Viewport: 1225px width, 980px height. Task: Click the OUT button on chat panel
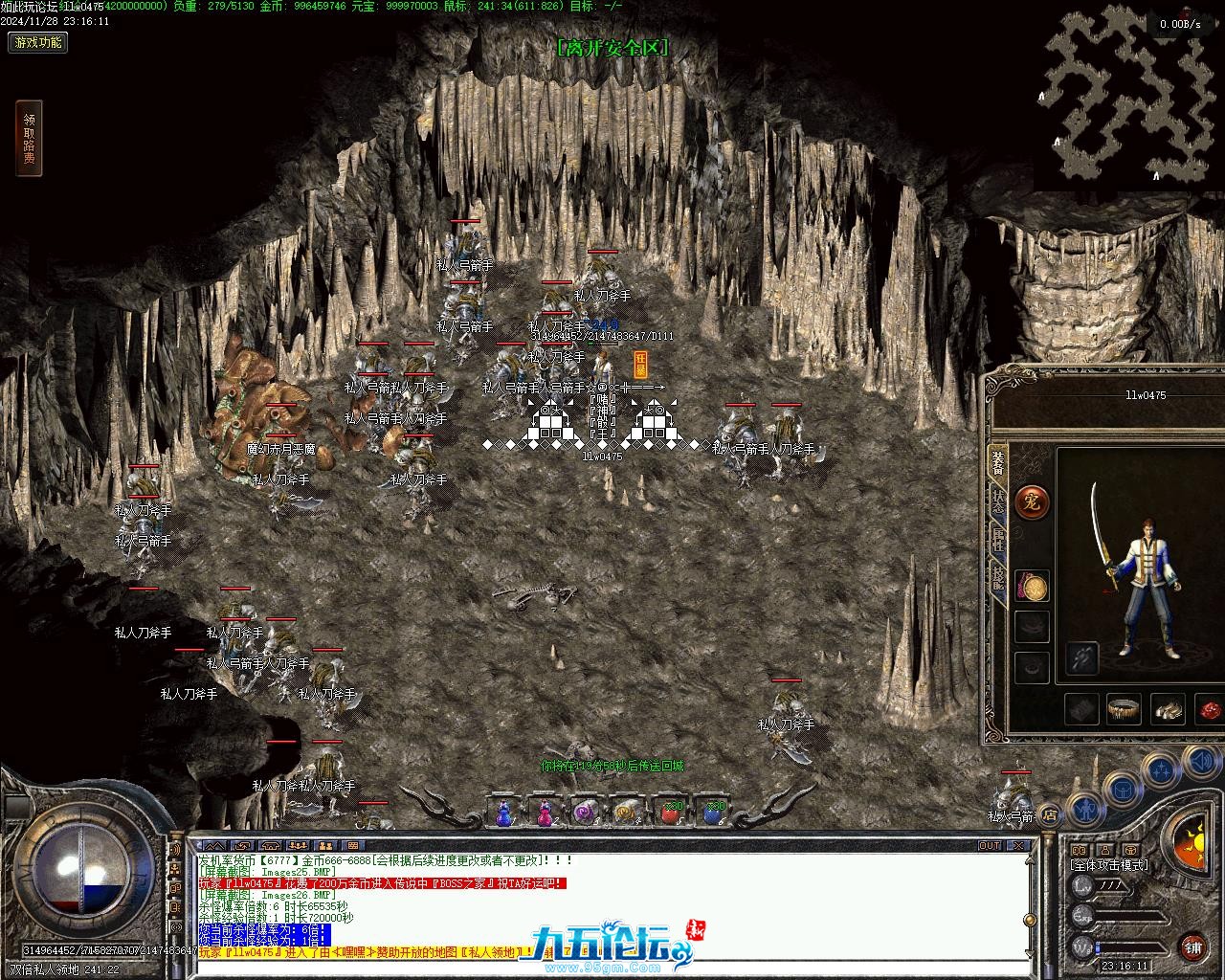[990, 846]
